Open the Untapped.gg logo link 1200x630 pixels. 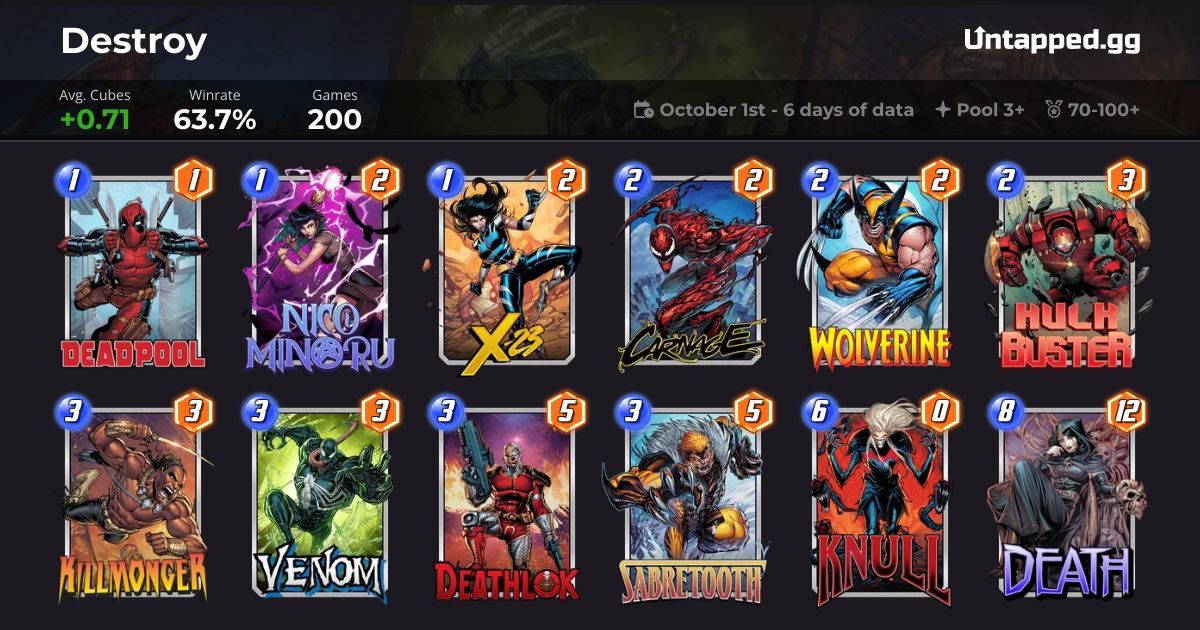coord(1051,40)
